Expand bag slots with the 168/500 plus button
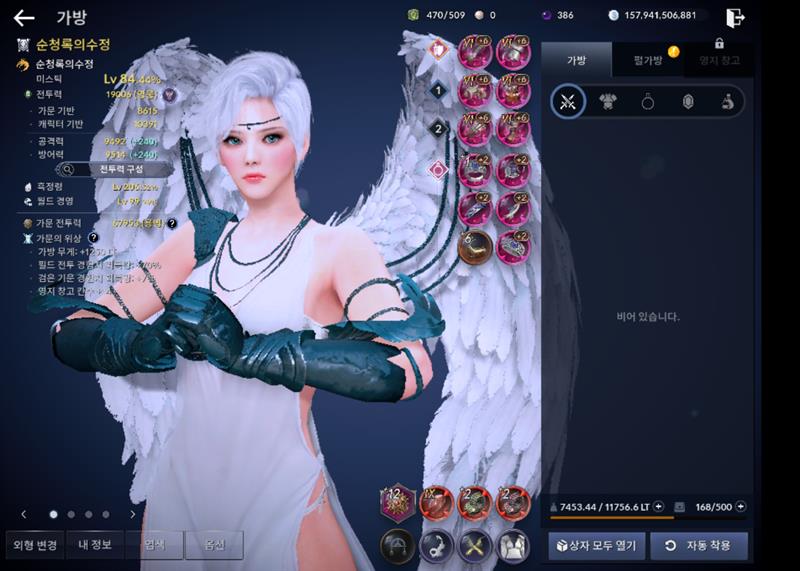 [x=741, y=507]
